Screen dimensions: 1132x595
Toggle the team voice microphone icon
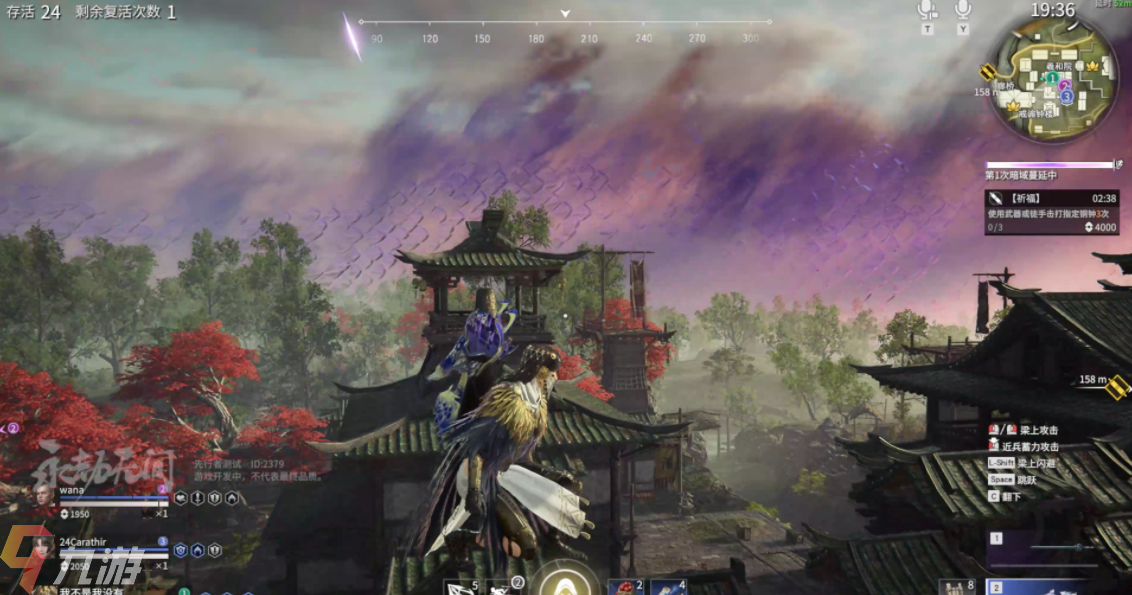(927, 10)
